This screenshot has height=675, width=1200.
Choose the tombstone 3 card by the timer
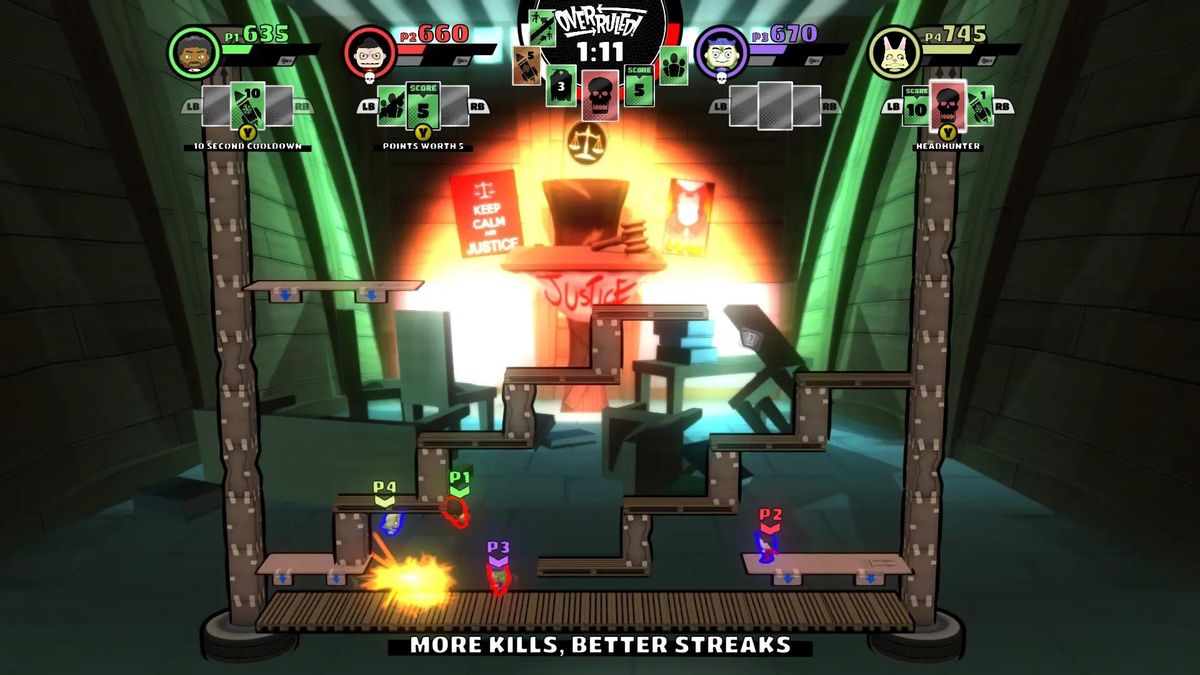pos(562,86)
